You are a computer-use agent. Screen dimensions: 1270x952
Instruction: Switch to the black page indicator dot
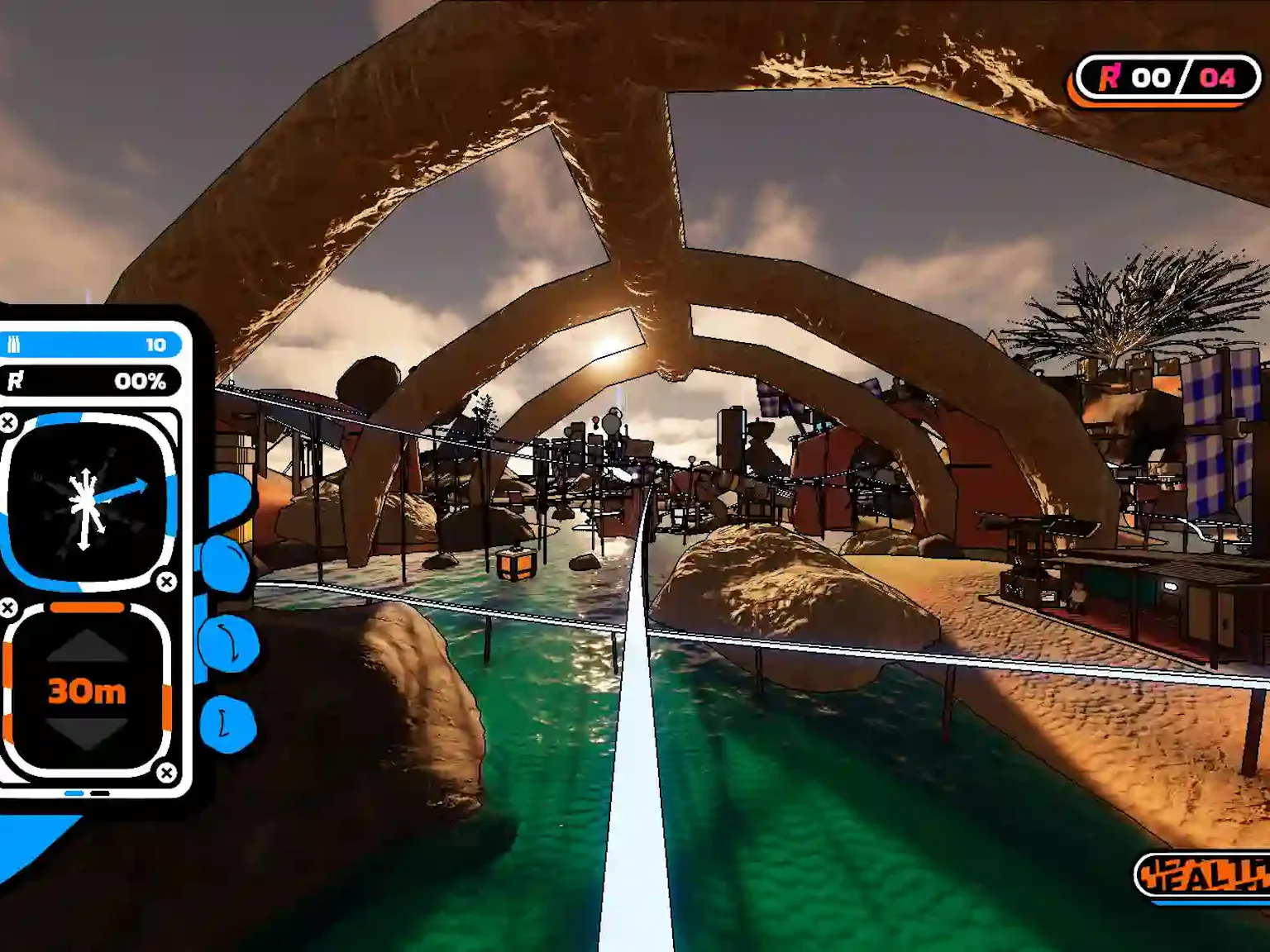pos(102,793)
